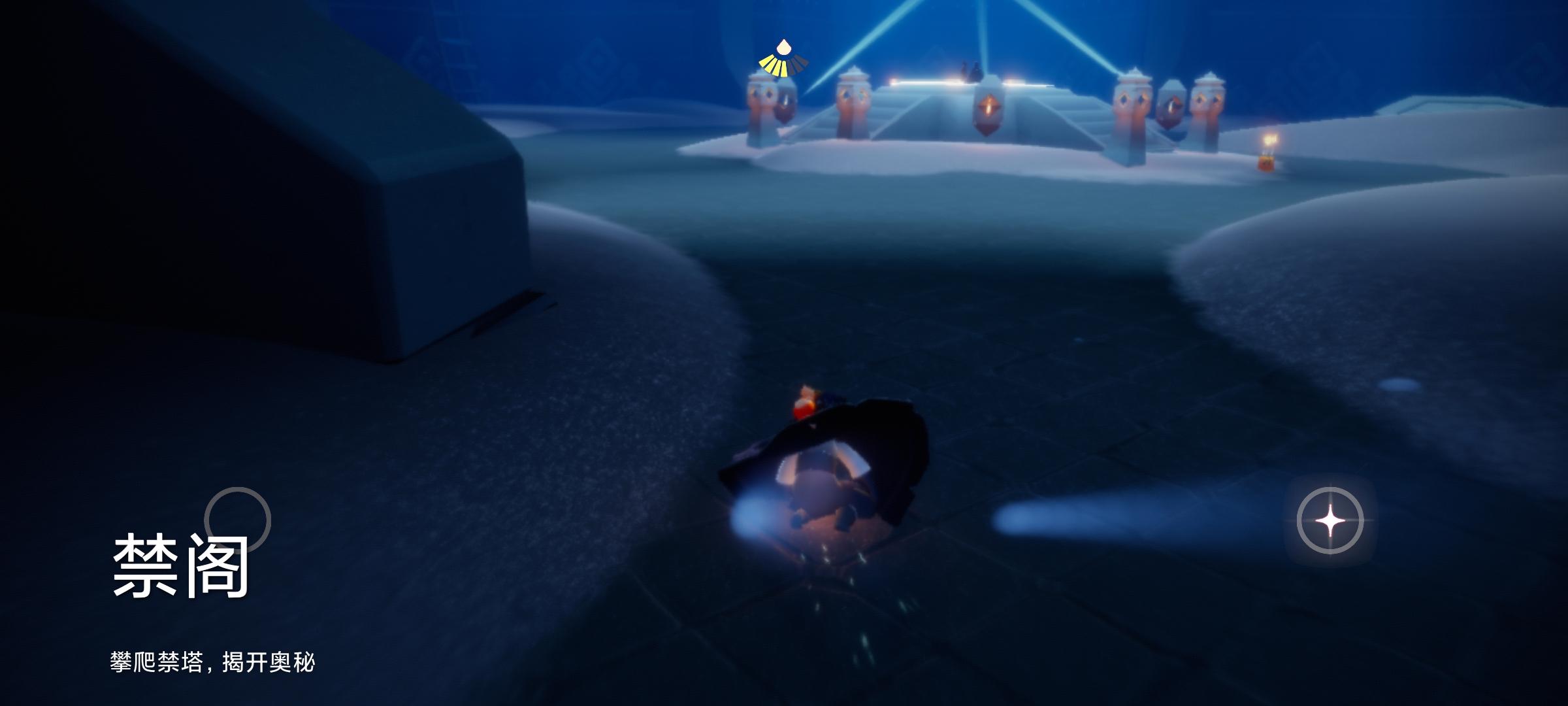Open the cape wing energy fan icon
Screen dimensions: 1568x706
point(783,61)
